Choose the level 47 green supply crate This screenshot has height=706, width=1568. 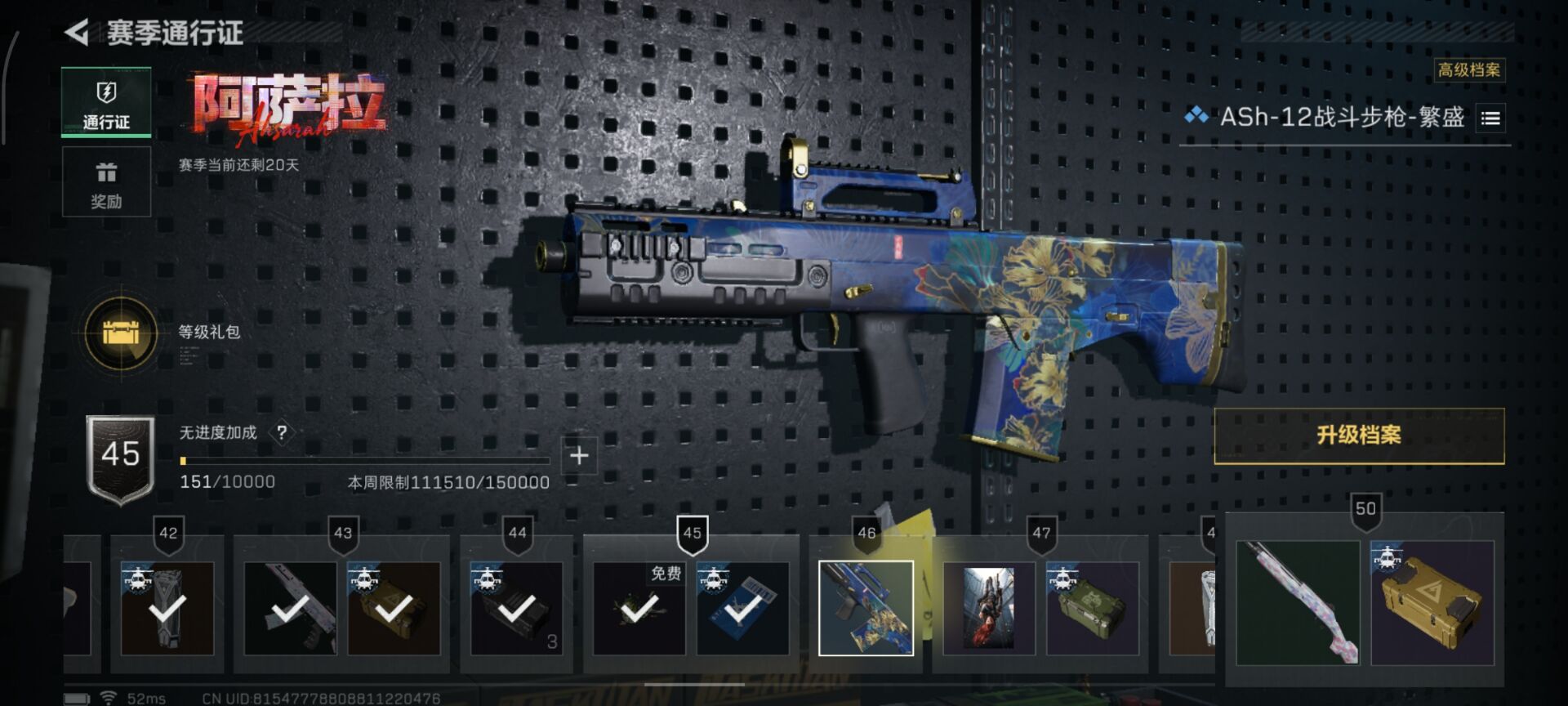coord(1093,608)
